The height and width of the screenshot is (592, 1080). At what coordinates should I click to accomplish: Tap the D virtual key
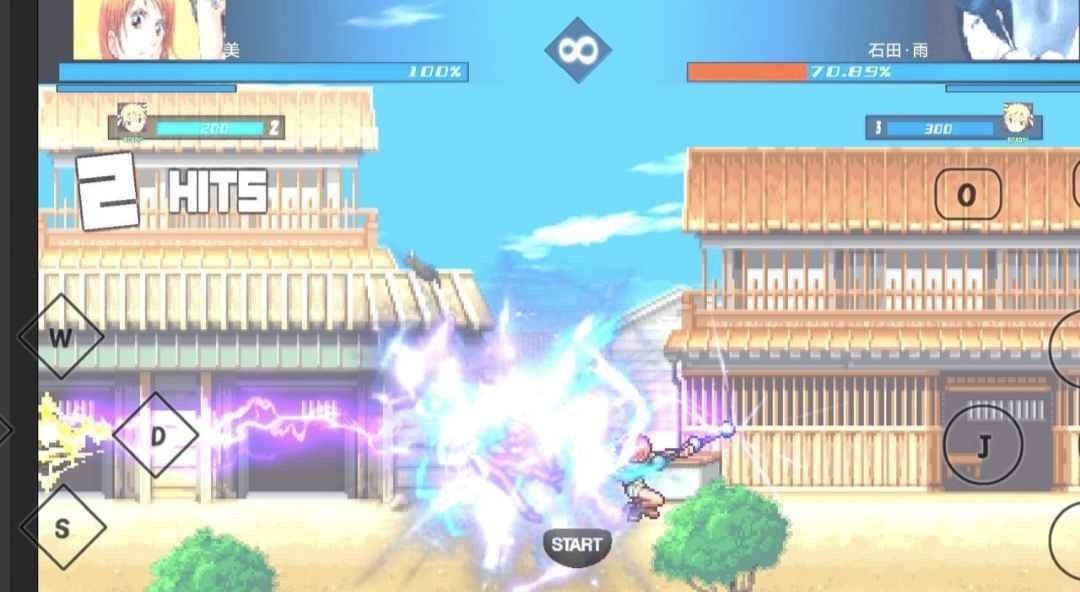click(156, 436)
